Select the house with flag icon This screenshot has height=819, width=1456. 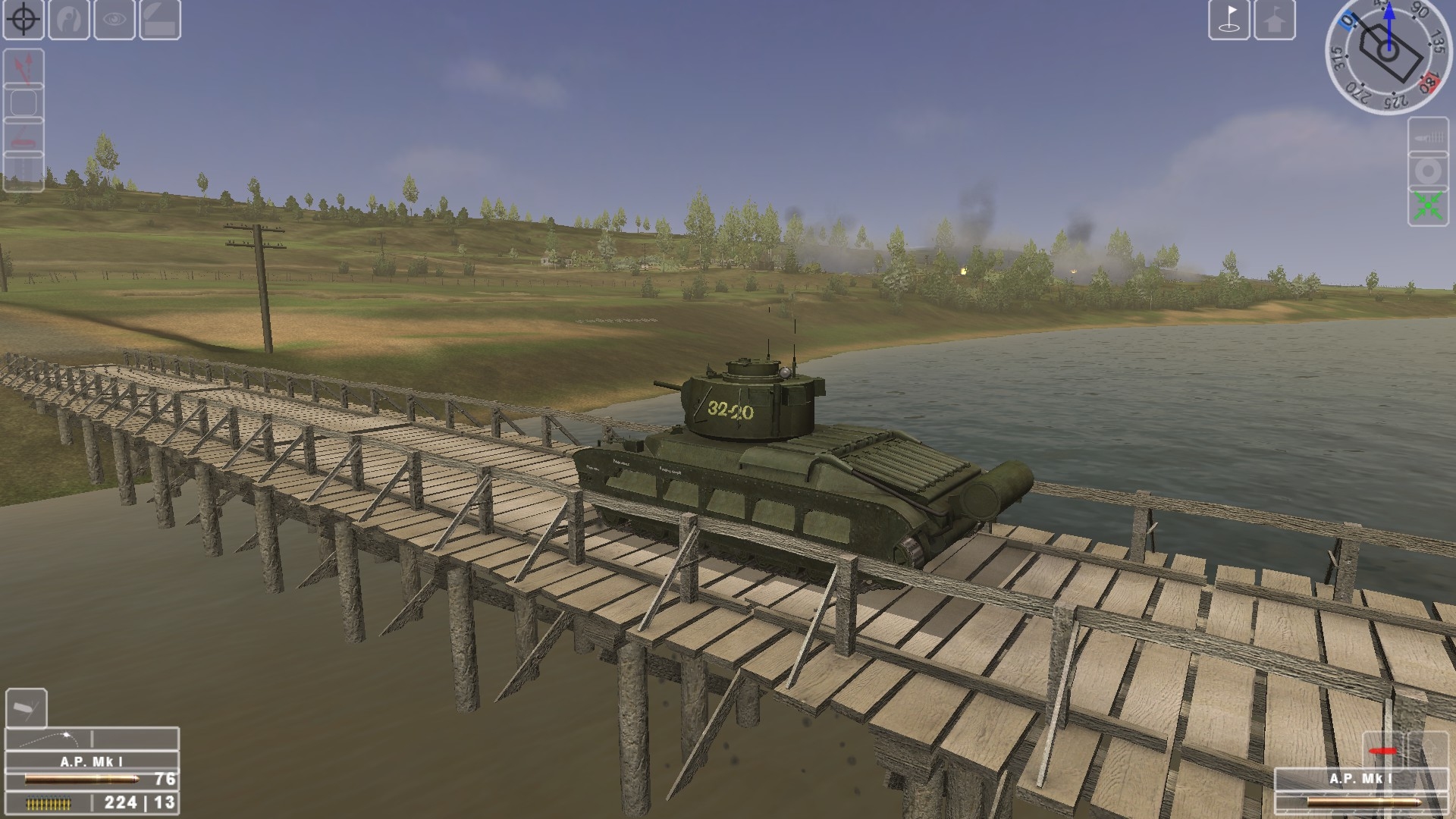[x=1275, y=19]
